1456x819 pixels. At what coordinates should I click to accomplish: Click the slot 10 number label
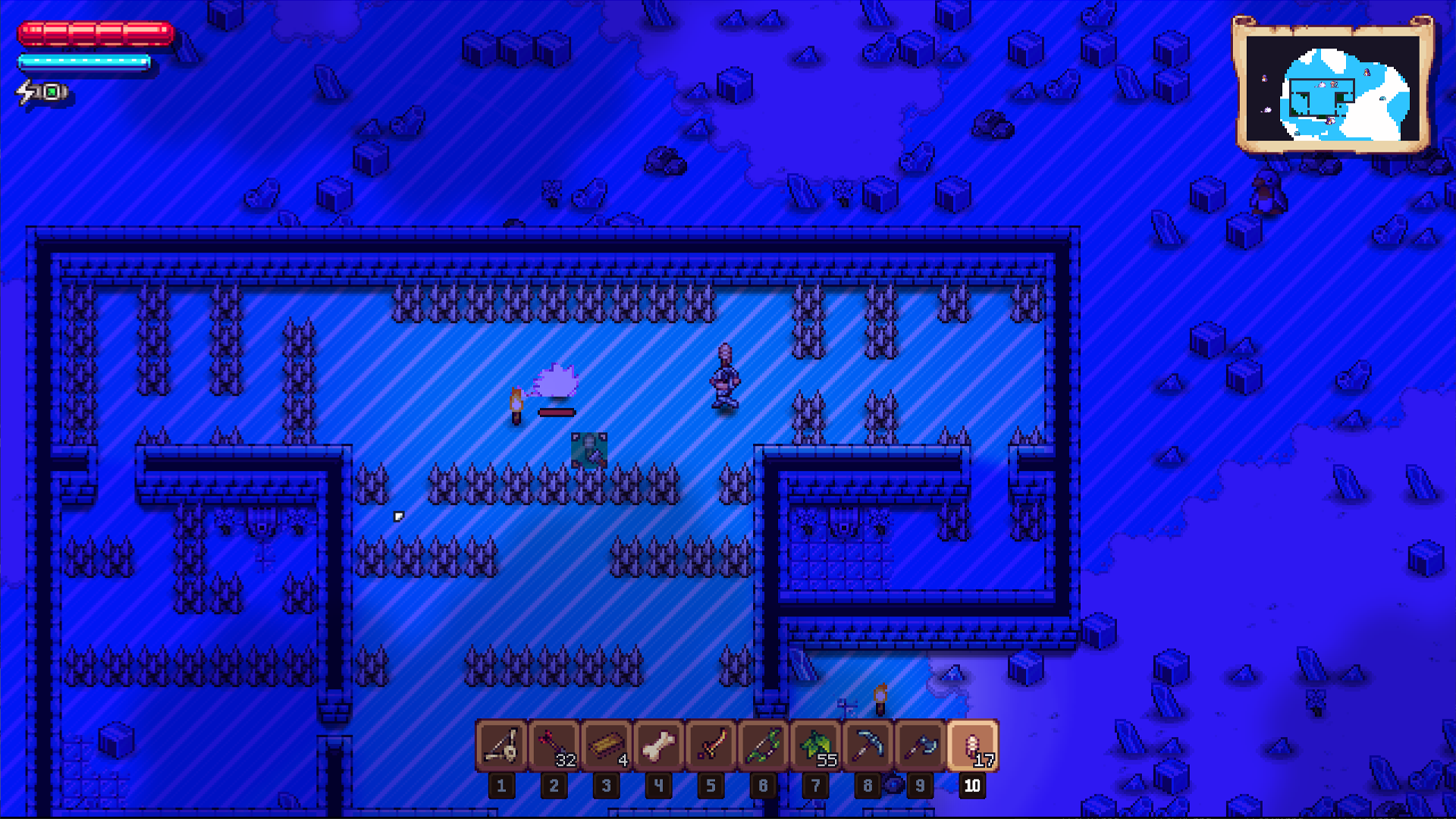pos(973,786)
